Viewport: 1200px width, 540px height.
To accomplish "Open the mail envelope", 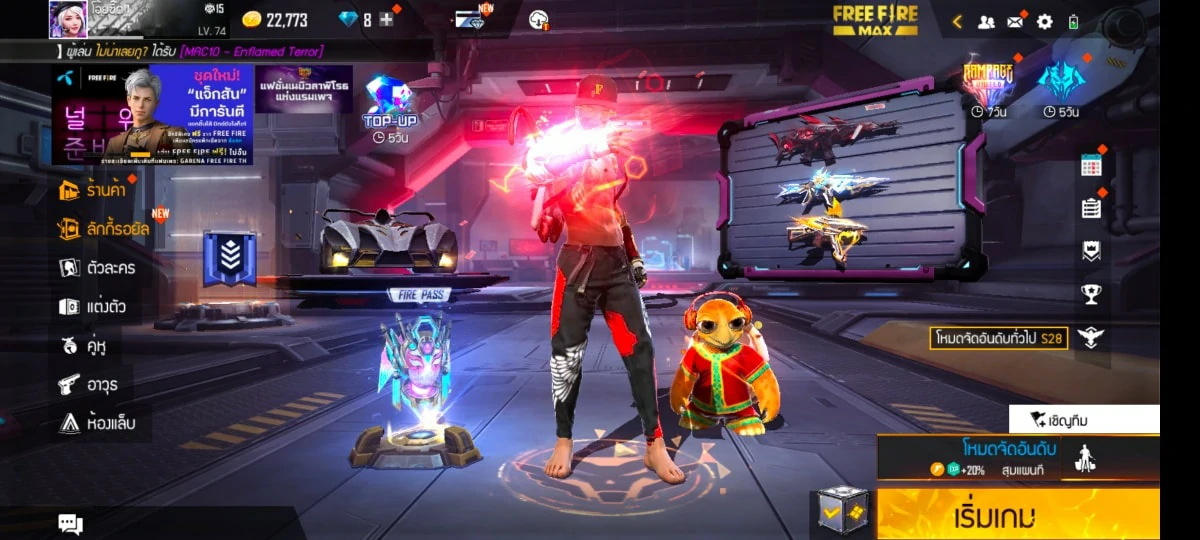I will coord(1015,21).
